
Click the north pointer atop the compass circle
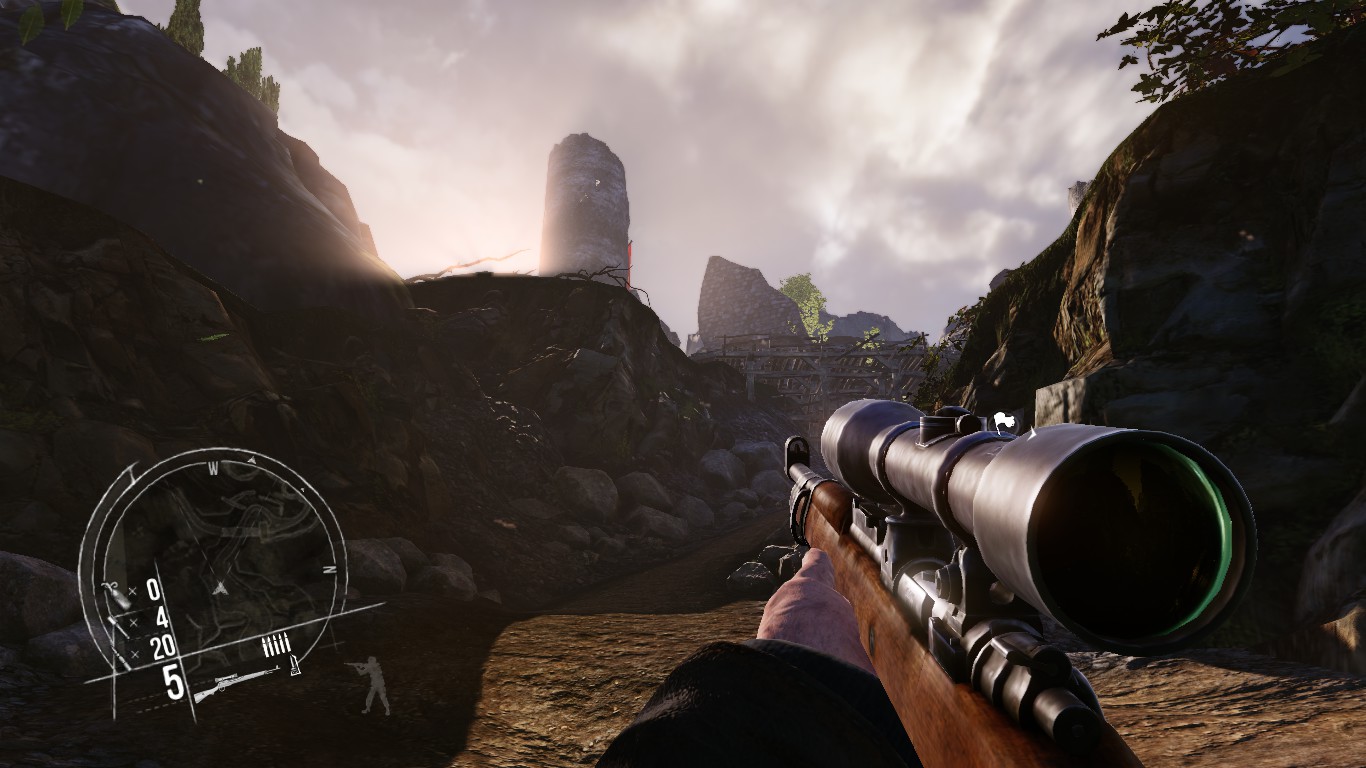[250, 460]
